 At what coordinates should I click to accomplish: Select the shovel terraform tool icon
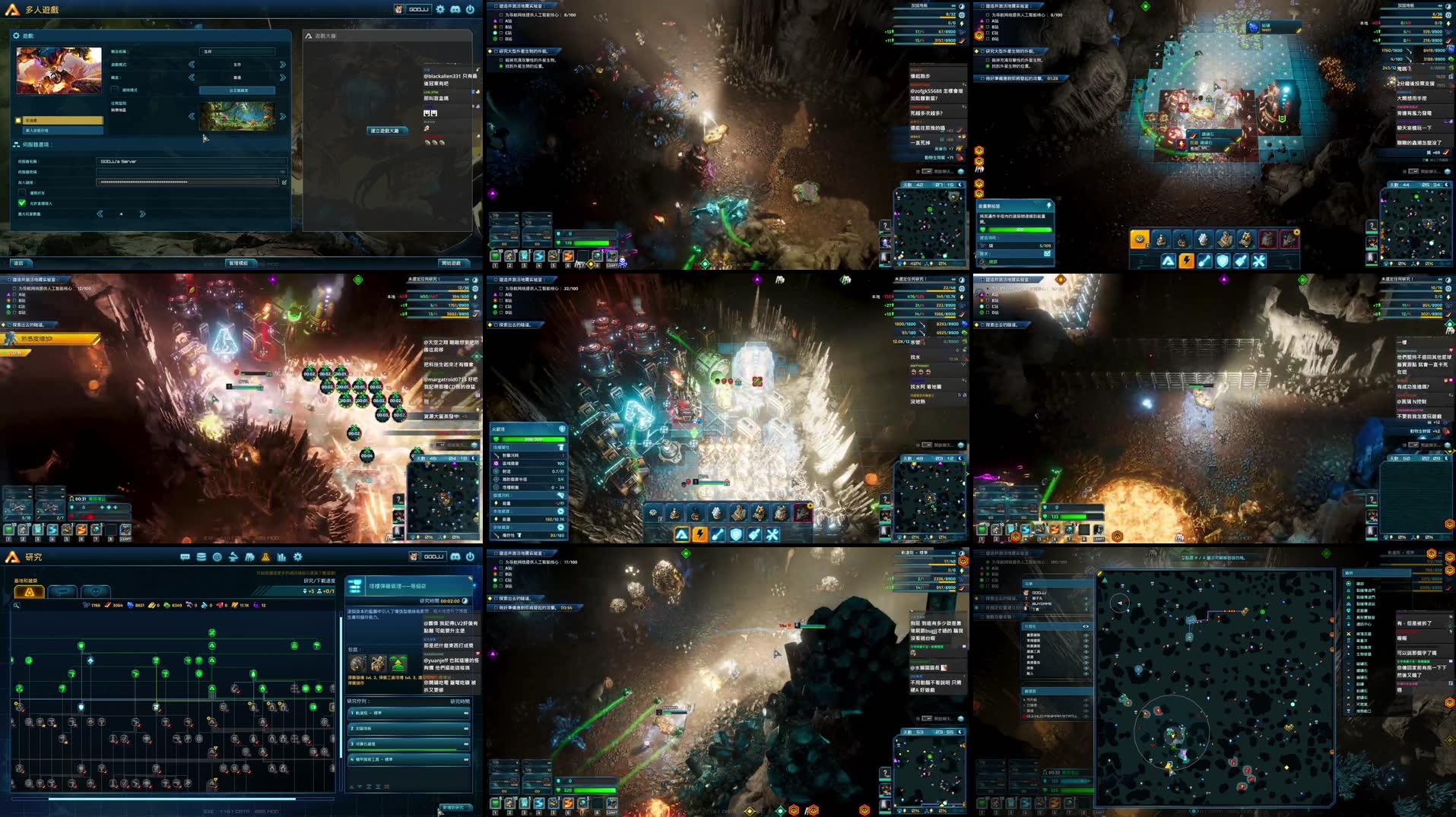[717, 534]
